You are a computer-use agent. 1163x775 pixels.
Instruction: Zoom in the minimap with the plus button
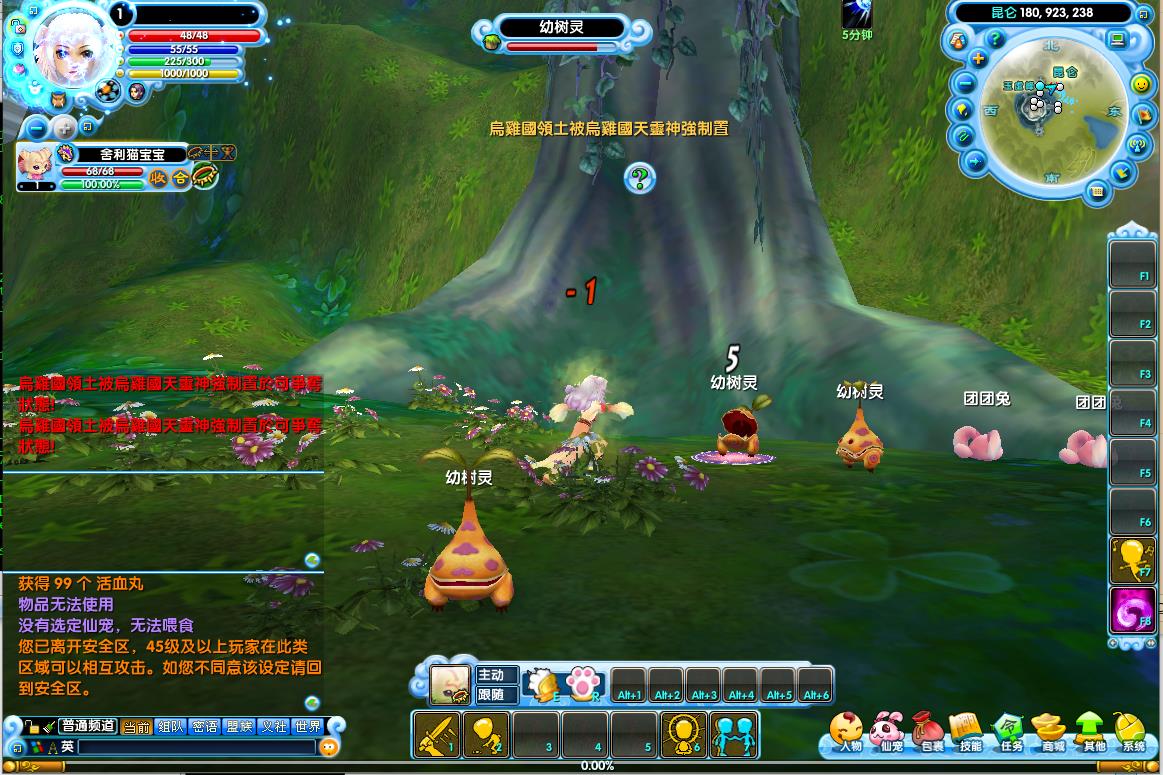point(978,59)
